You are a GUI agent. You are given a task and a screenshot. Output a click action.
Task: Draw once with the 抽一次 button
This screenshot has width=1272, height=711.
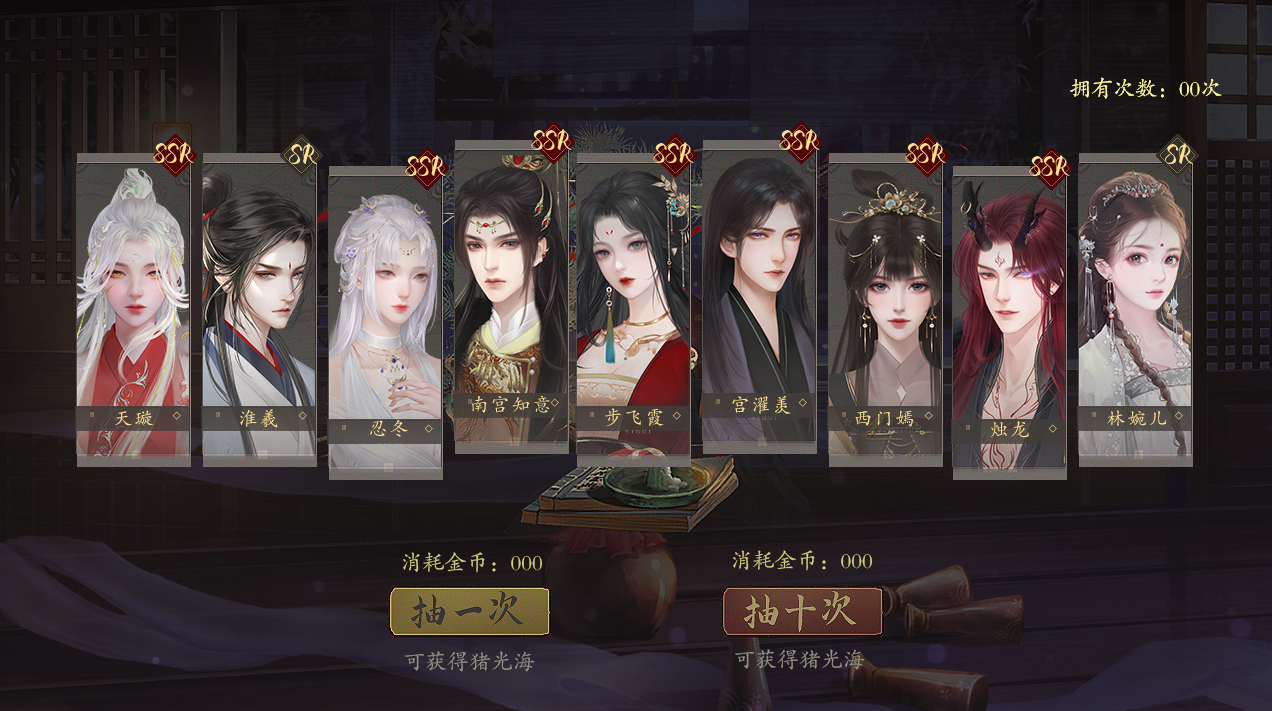click(x=469, y=611)
